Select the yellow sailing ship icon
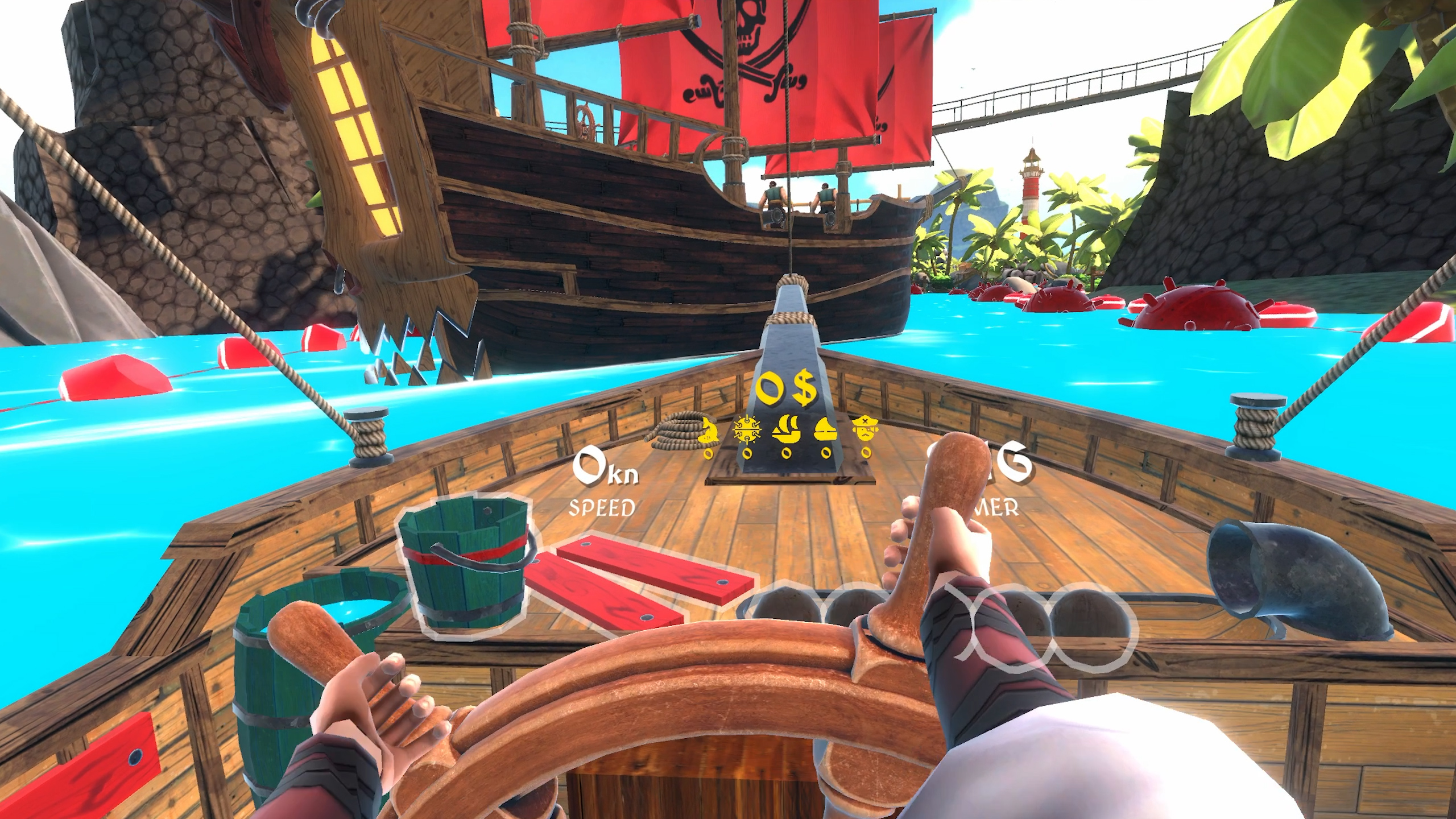The height and width of the screenshot is (819, 1456). (x=786, y=430)
